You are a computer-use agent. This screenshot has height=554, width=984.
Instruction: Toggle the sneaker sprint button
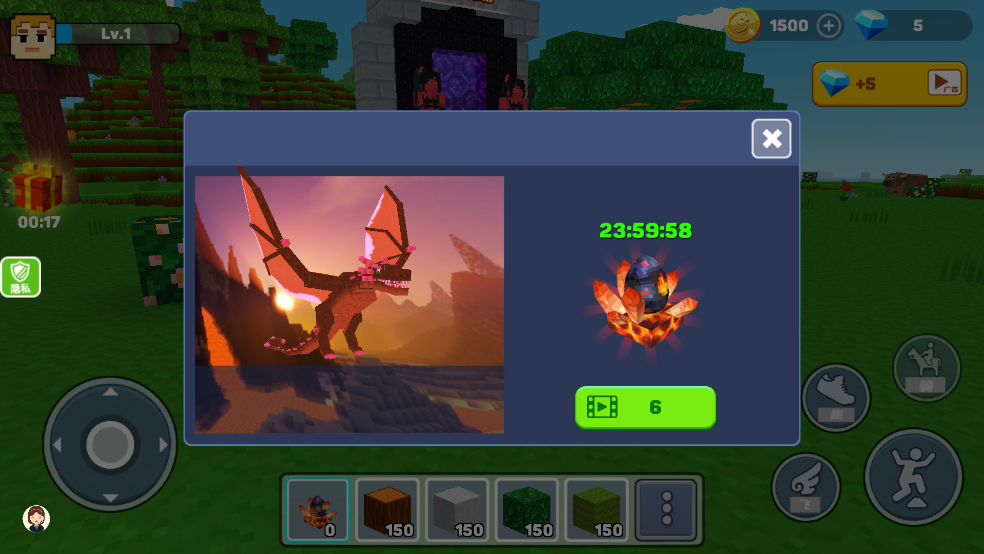(836, 397)
